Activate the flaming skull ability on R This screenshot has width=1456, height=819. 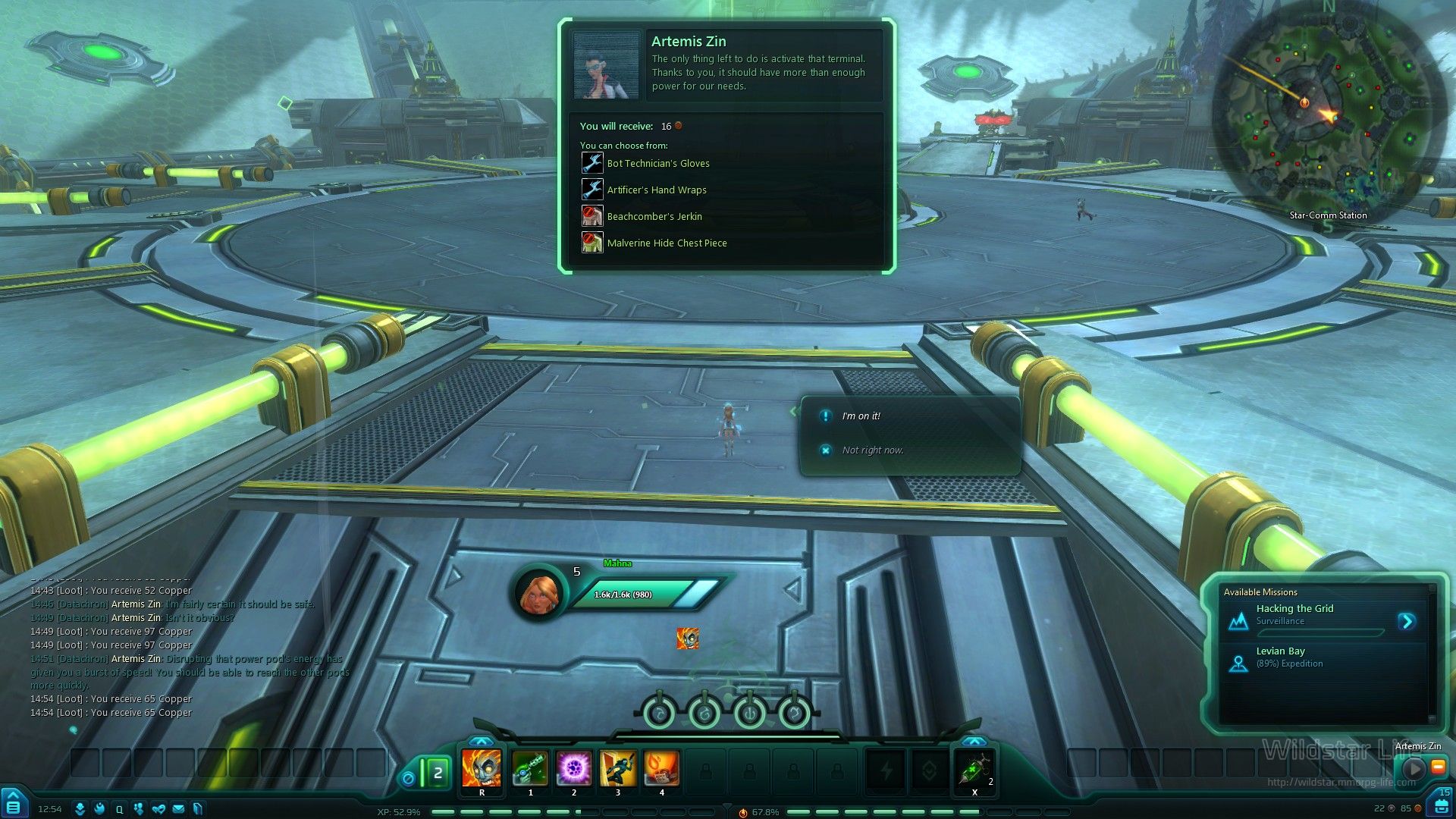click(x=482, y=768)
